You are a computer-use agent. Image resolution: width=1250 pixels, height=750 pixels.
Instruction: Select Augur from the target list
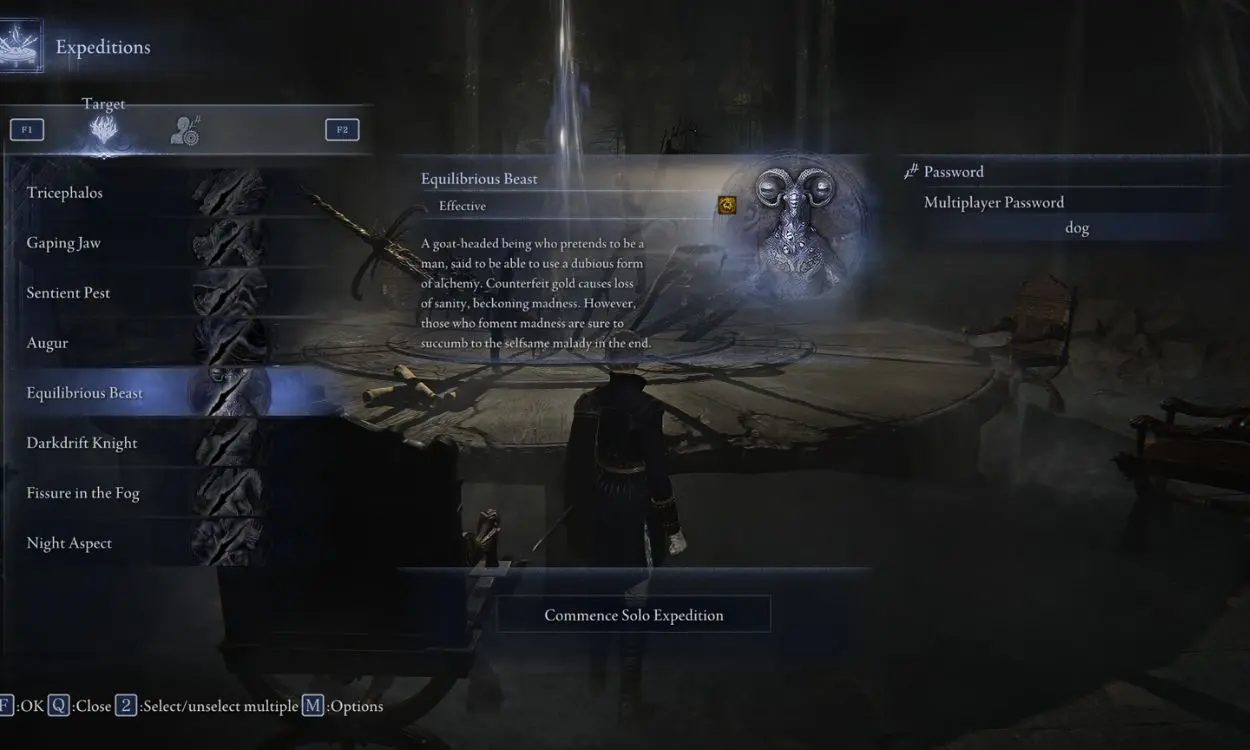coord(140,343)
